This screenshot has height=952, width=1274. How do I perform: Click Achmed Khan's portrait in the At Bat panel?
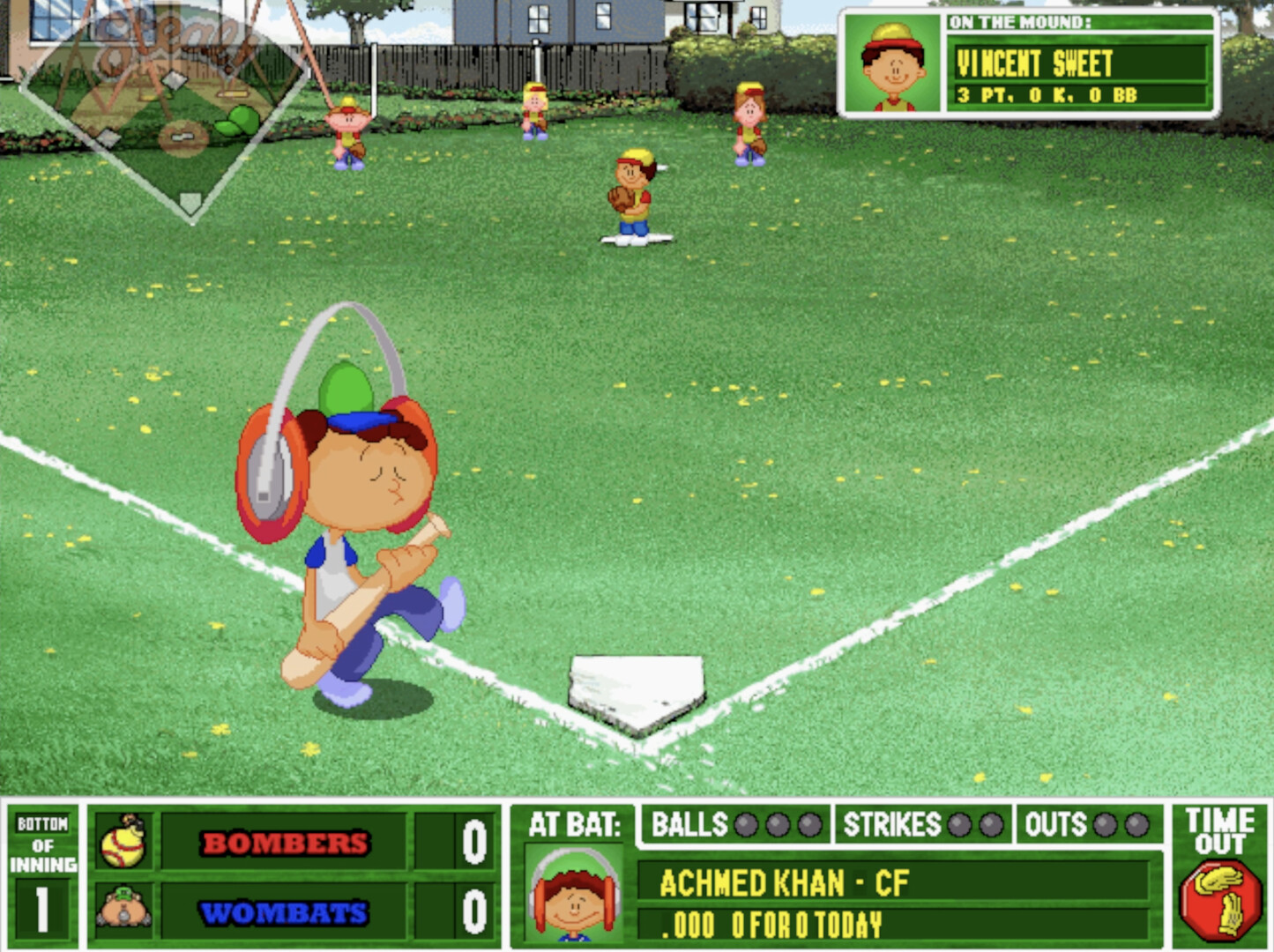coord(574,896)
